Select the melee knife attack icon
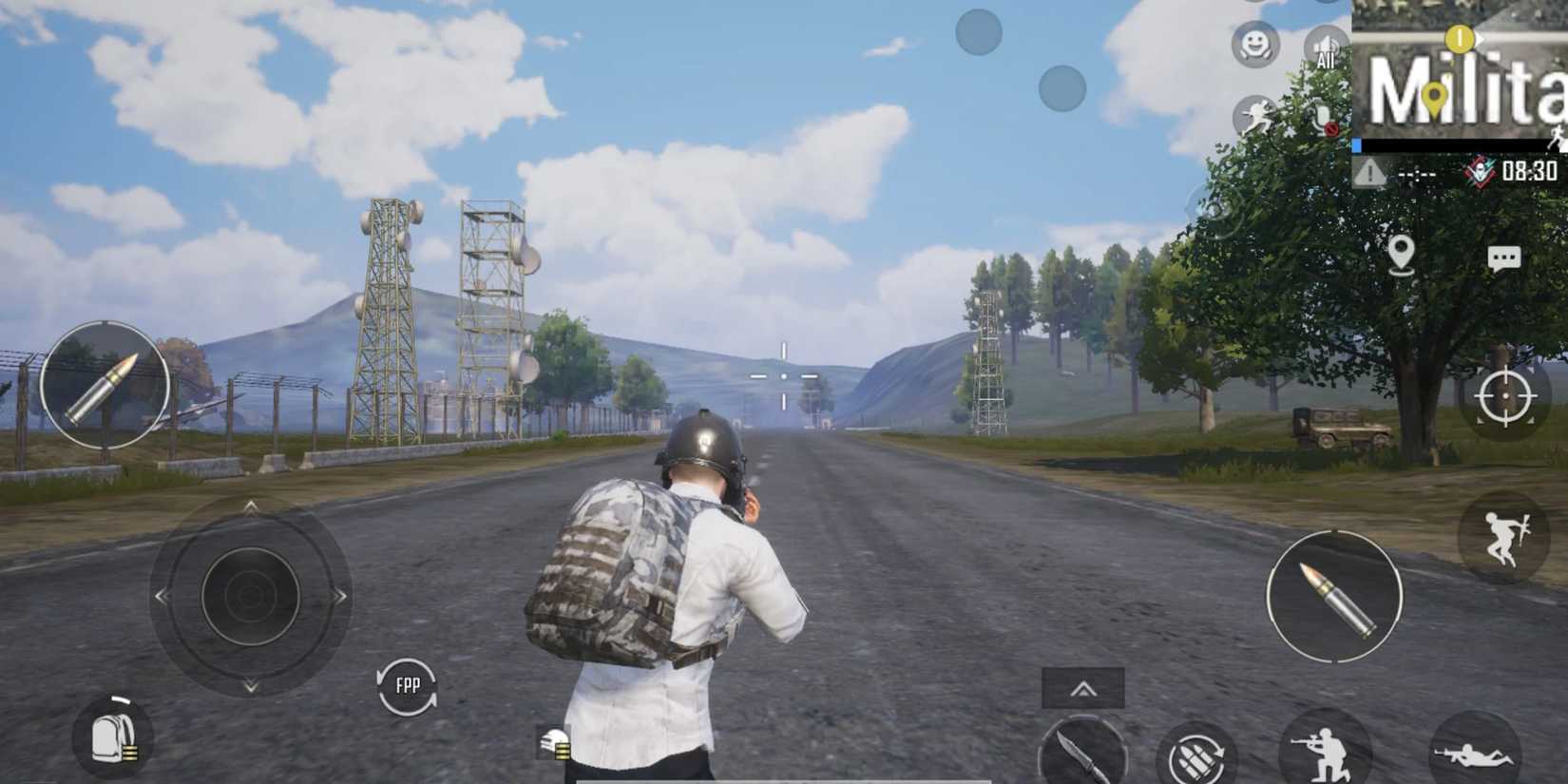 click(1080, 752)
